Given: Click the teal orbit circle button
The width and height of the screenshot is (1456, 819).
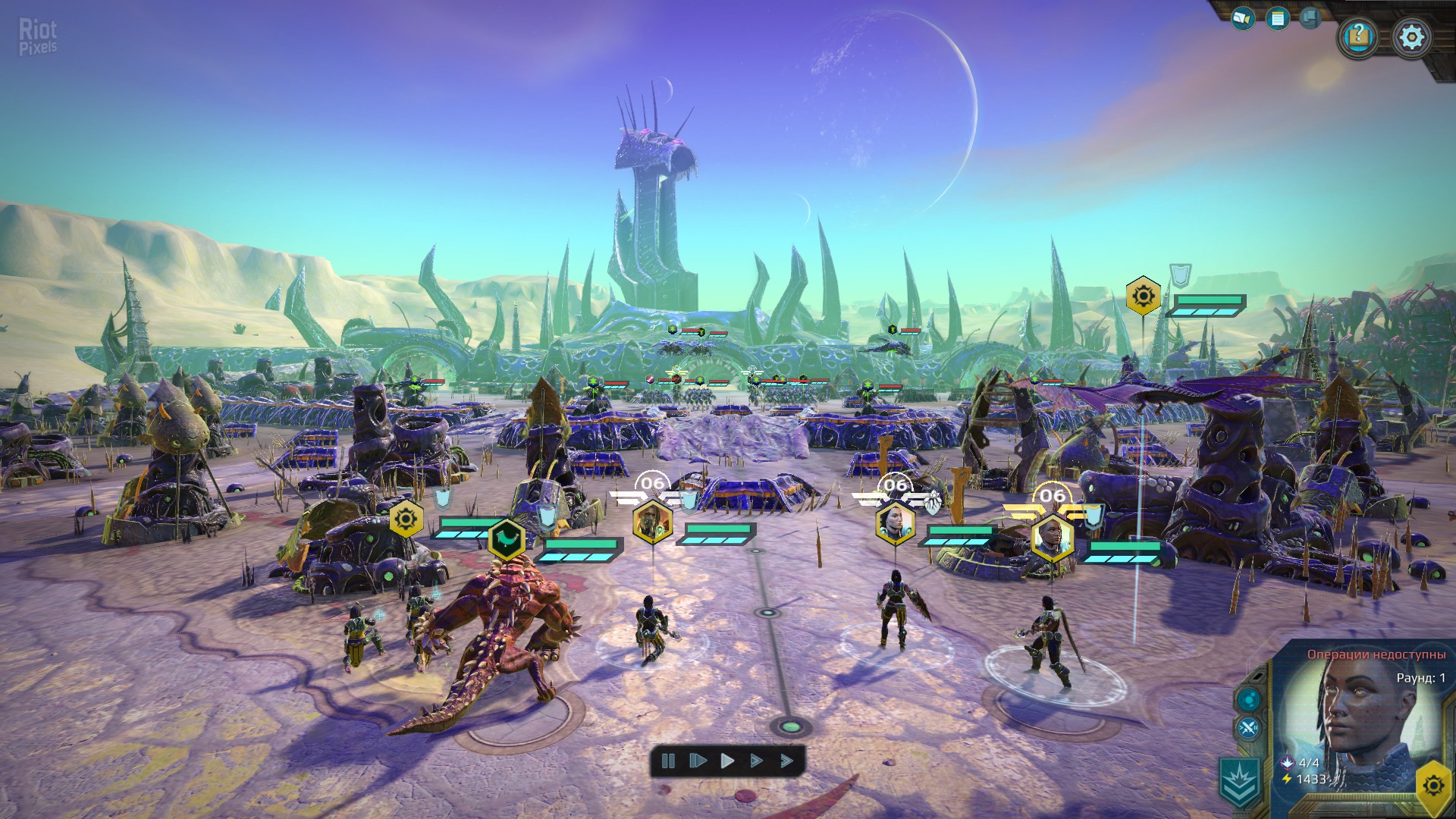Looking at the screenshot, I should 1248,699.
